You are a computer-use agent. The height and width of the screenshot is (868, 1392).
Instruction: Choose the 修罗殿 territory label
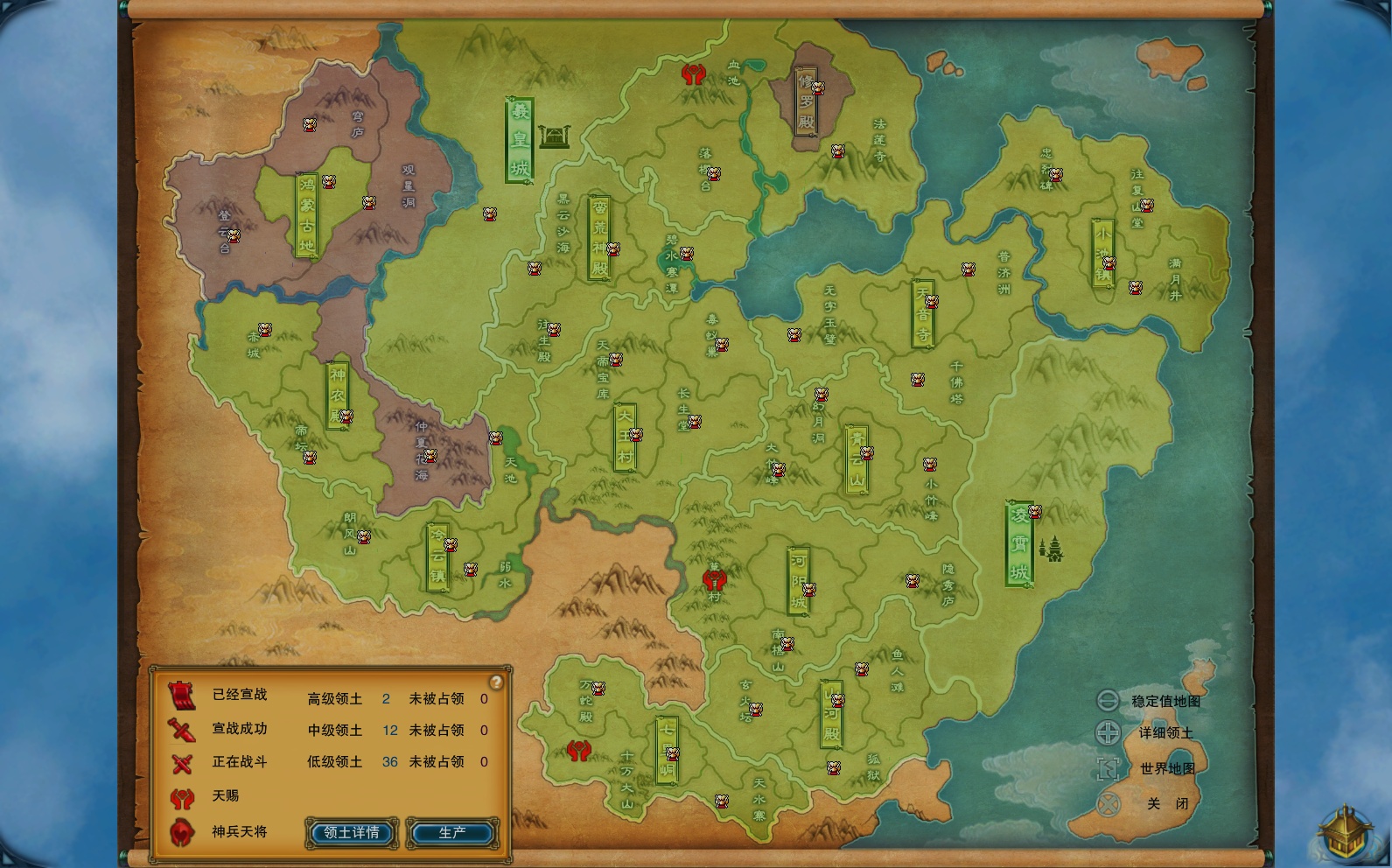(806, 101)
